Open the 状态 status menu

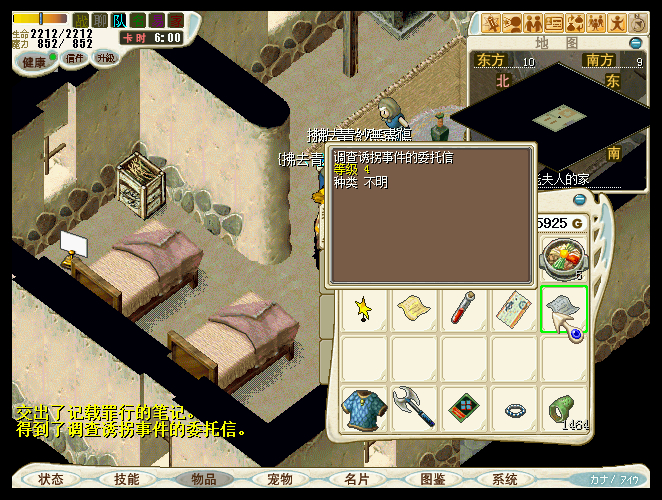coord(51,479)
